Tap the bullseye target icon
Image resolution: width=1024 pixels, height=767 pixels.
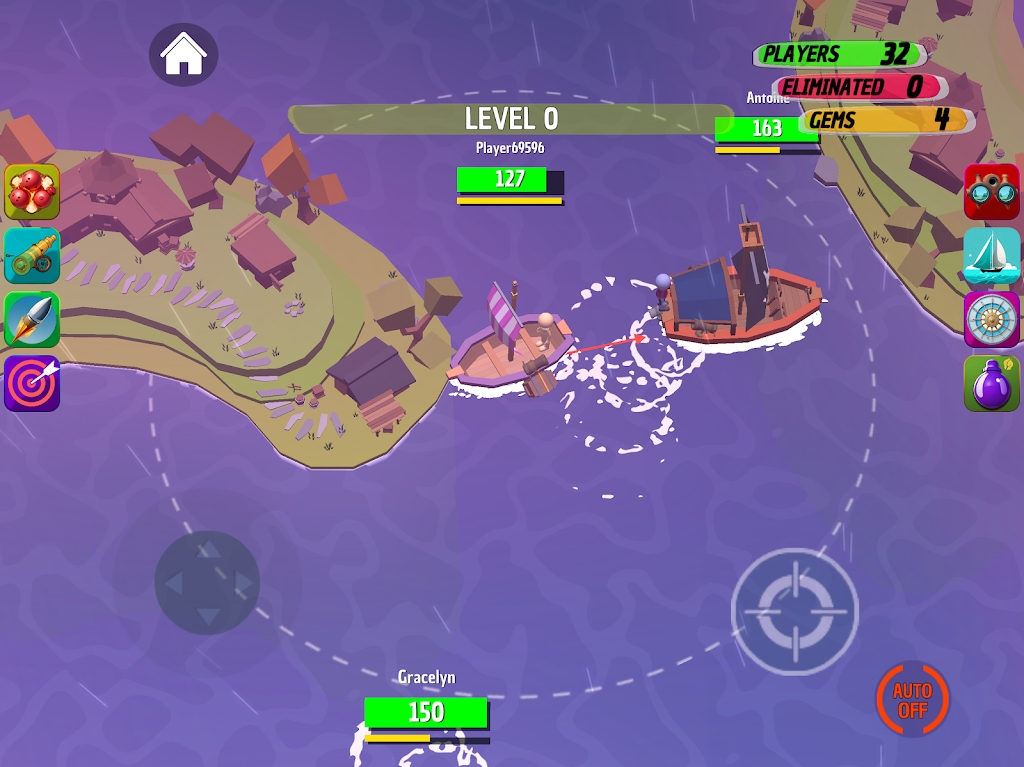(x=32, y=383)
